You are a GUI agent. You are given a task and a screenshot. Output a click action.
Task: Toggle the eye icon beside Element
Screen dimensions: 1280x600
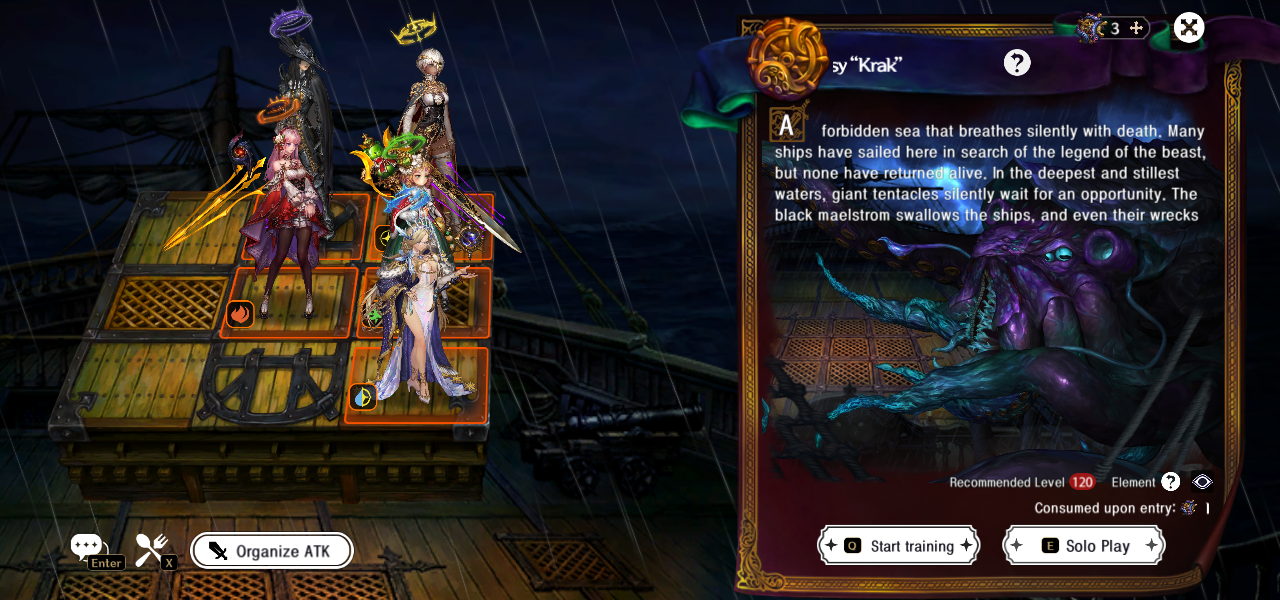[x=1202, y=482]
